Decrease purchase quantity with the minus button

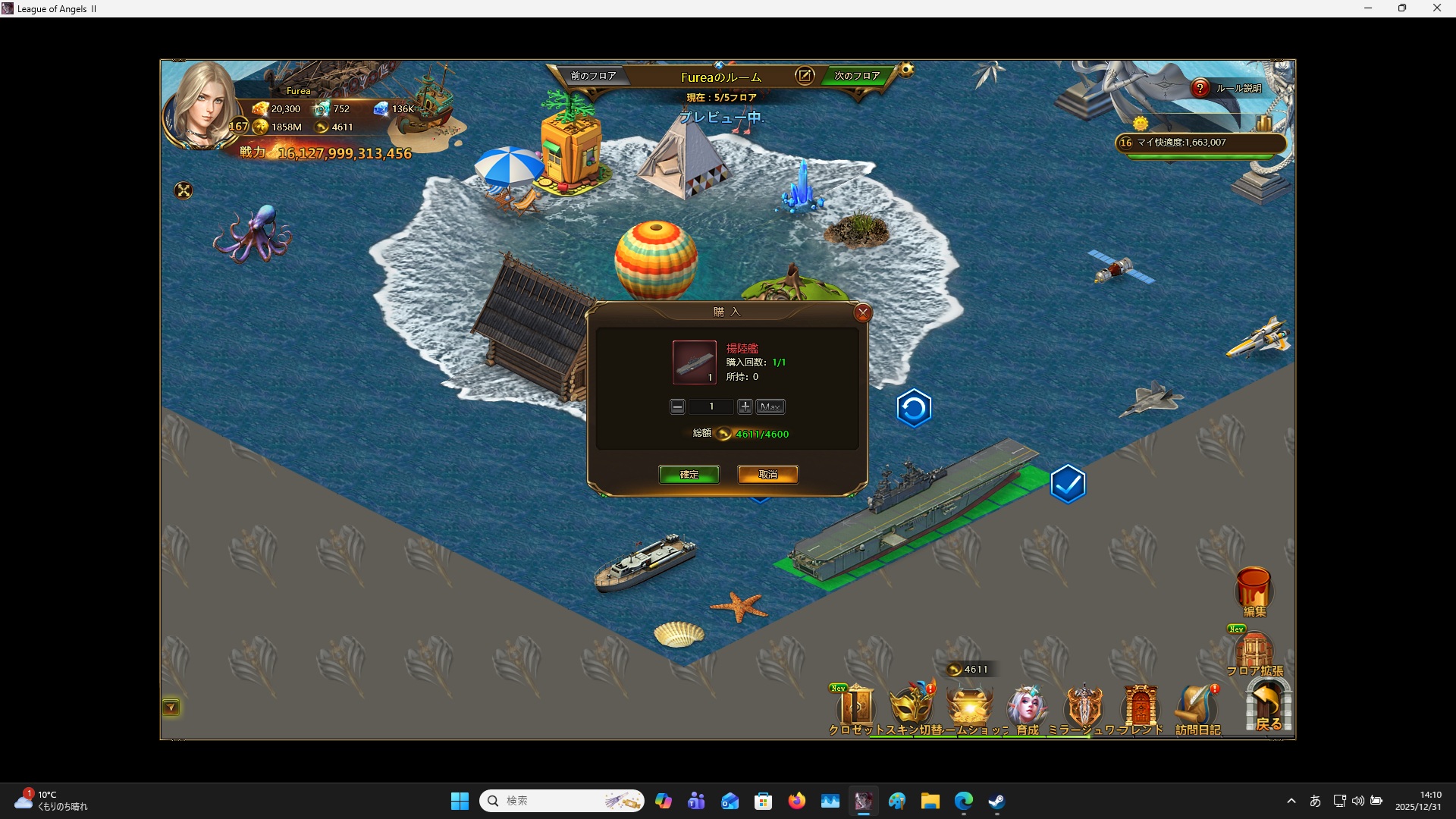(677, 407)
